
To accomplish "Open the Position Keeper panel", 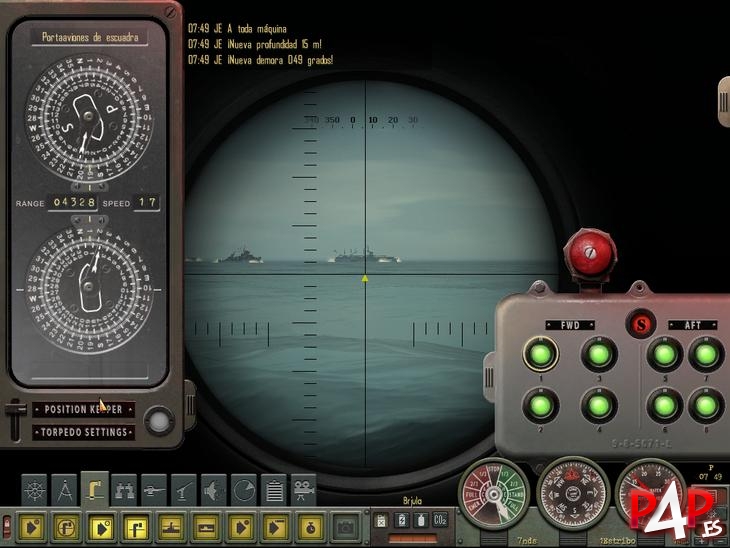I will tap(84, 409).
